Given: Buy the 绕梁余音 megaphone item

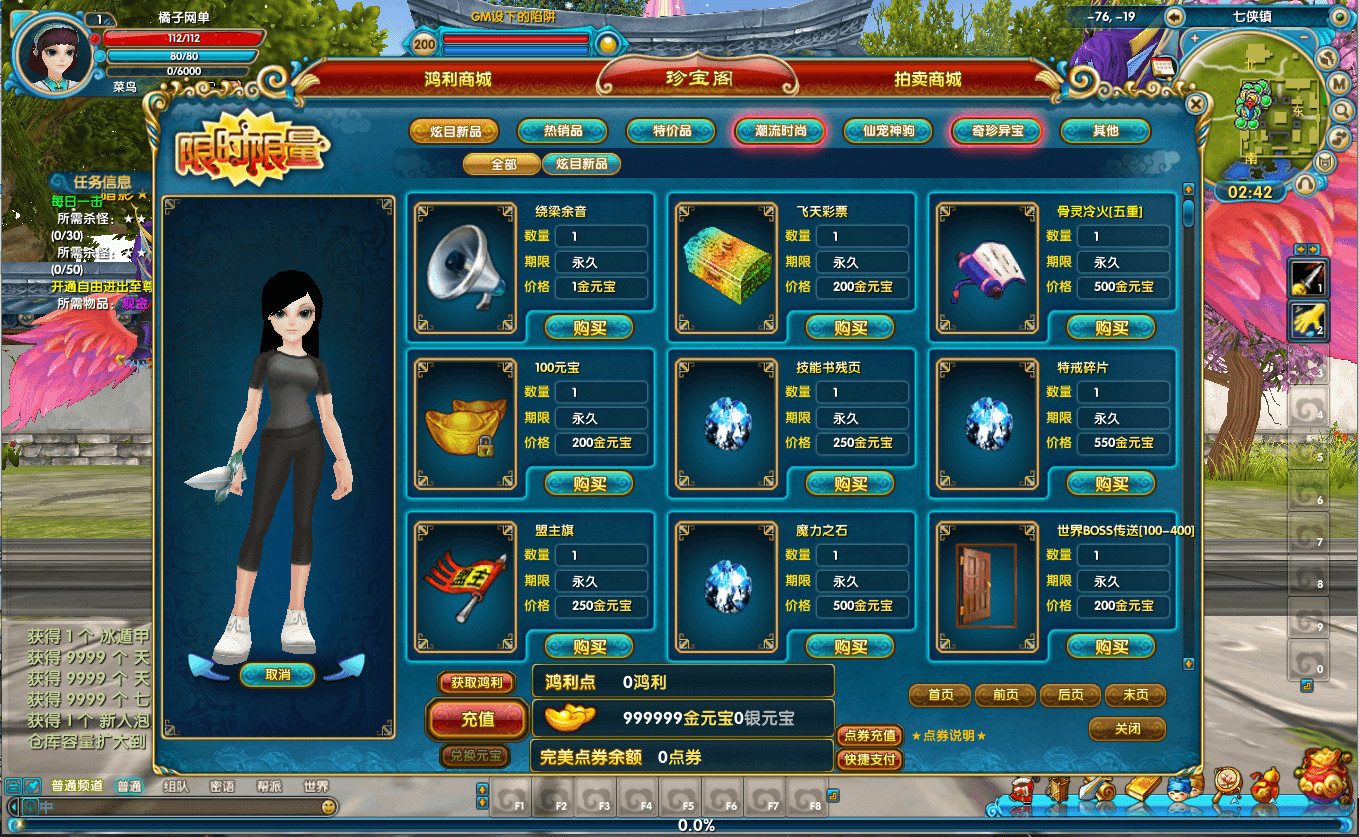Looking at the screenshot, I should pos(589,328).
